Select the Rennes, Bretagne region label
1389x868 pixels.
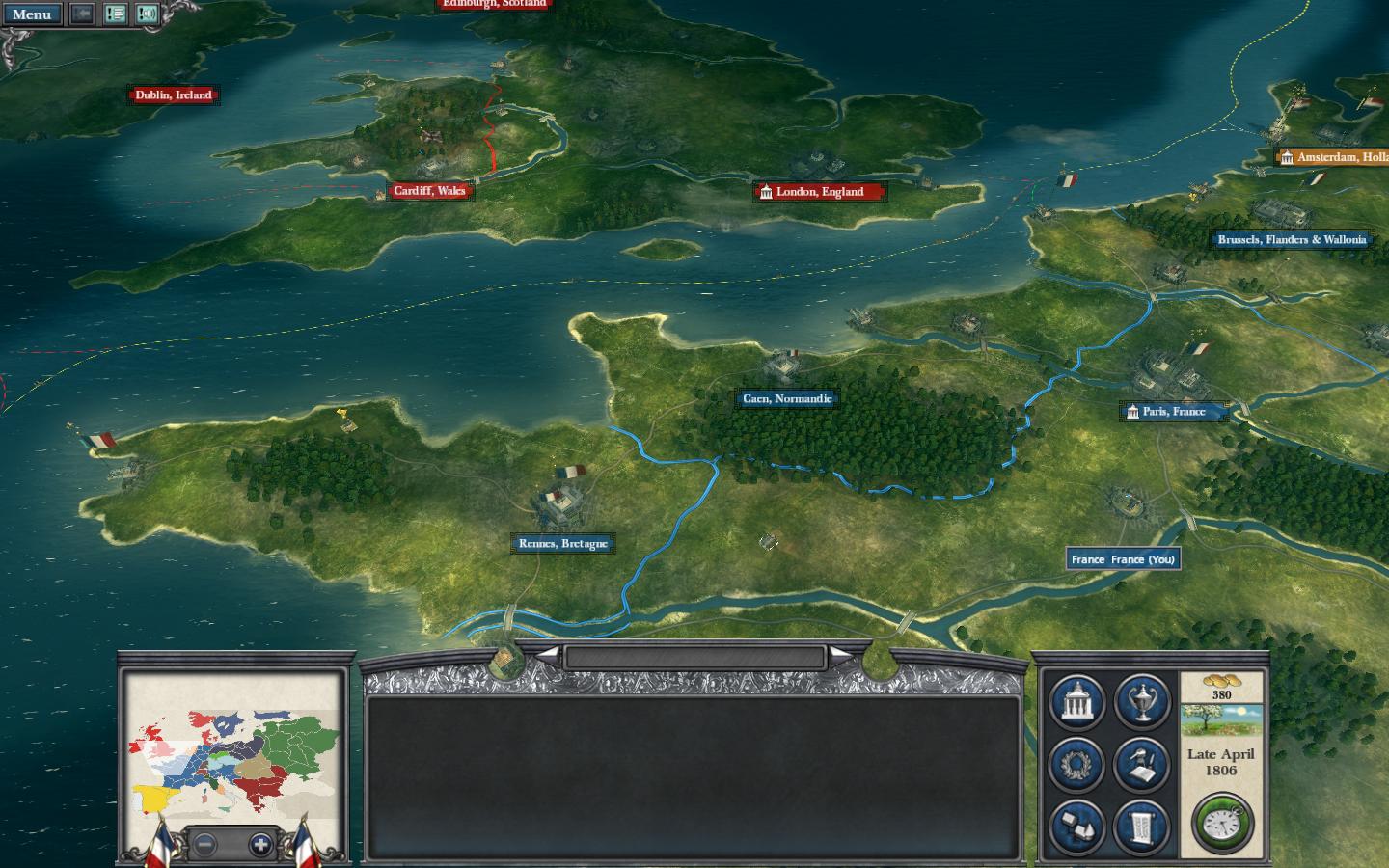(x=562, y=544)
